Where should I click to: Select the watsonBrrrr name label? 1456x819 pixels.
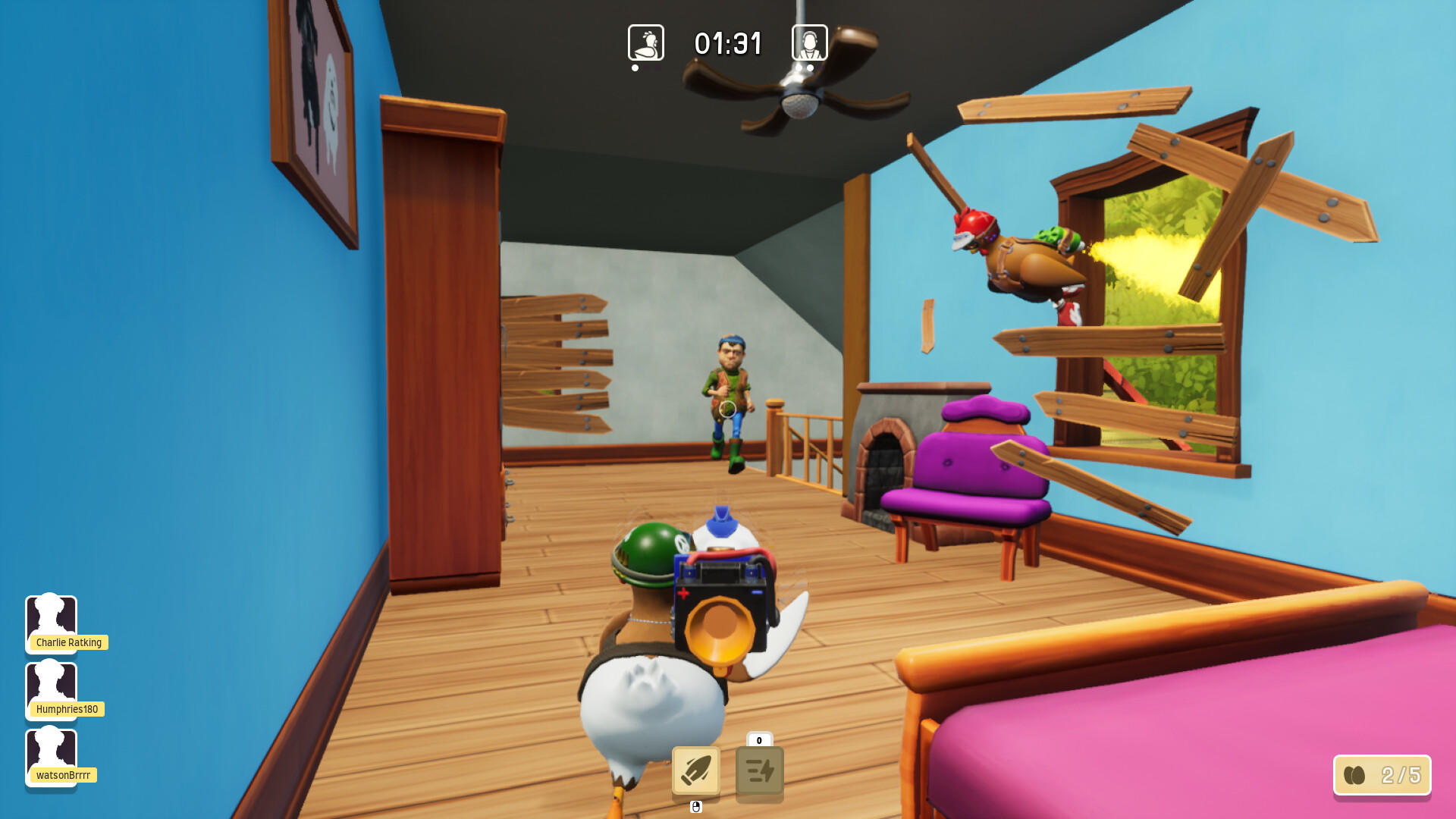(x=64, y=775)
